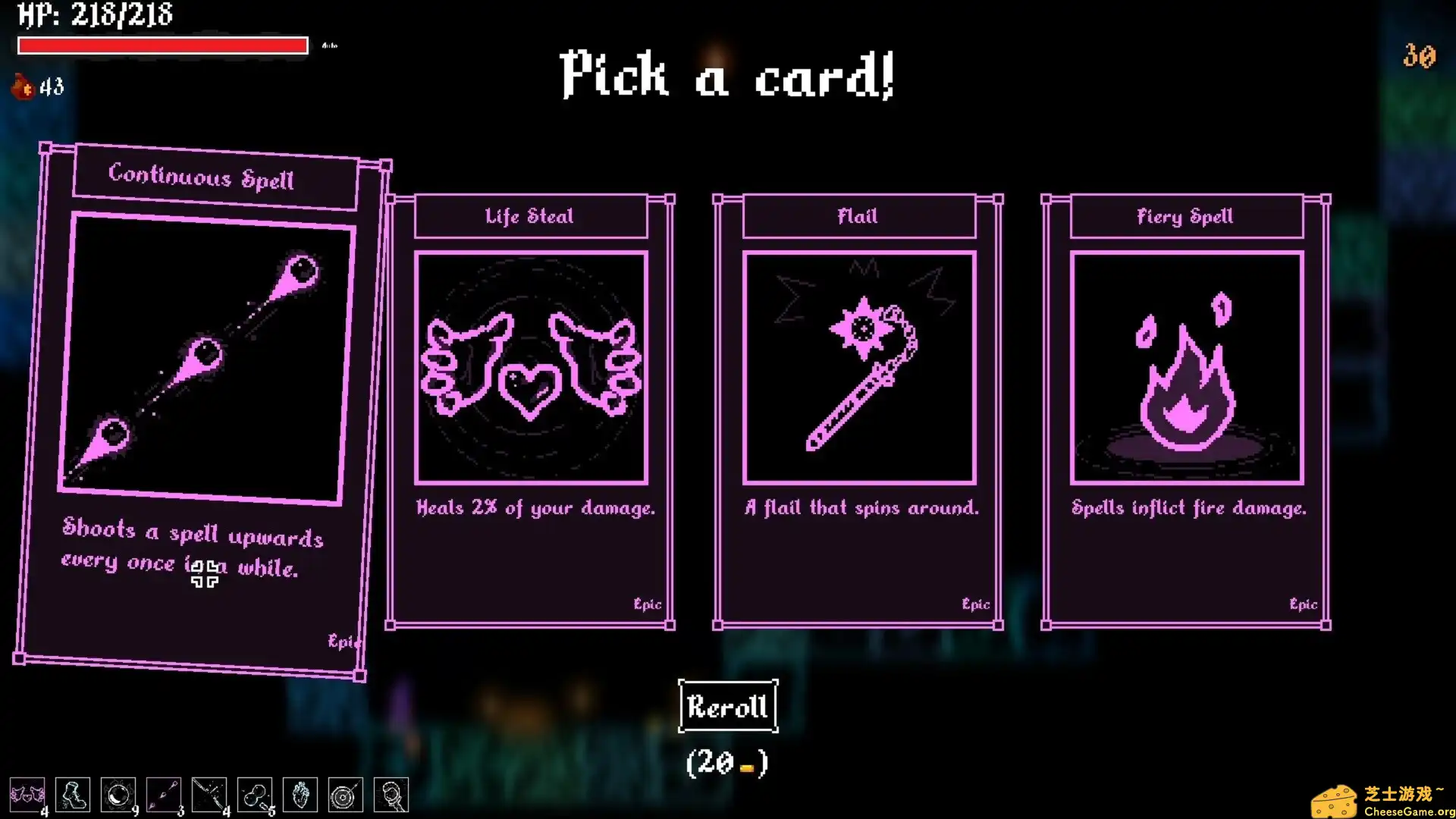Click the flame currency icon showing 43
The width and height of the screenshot is (1456, 819).
21,86
